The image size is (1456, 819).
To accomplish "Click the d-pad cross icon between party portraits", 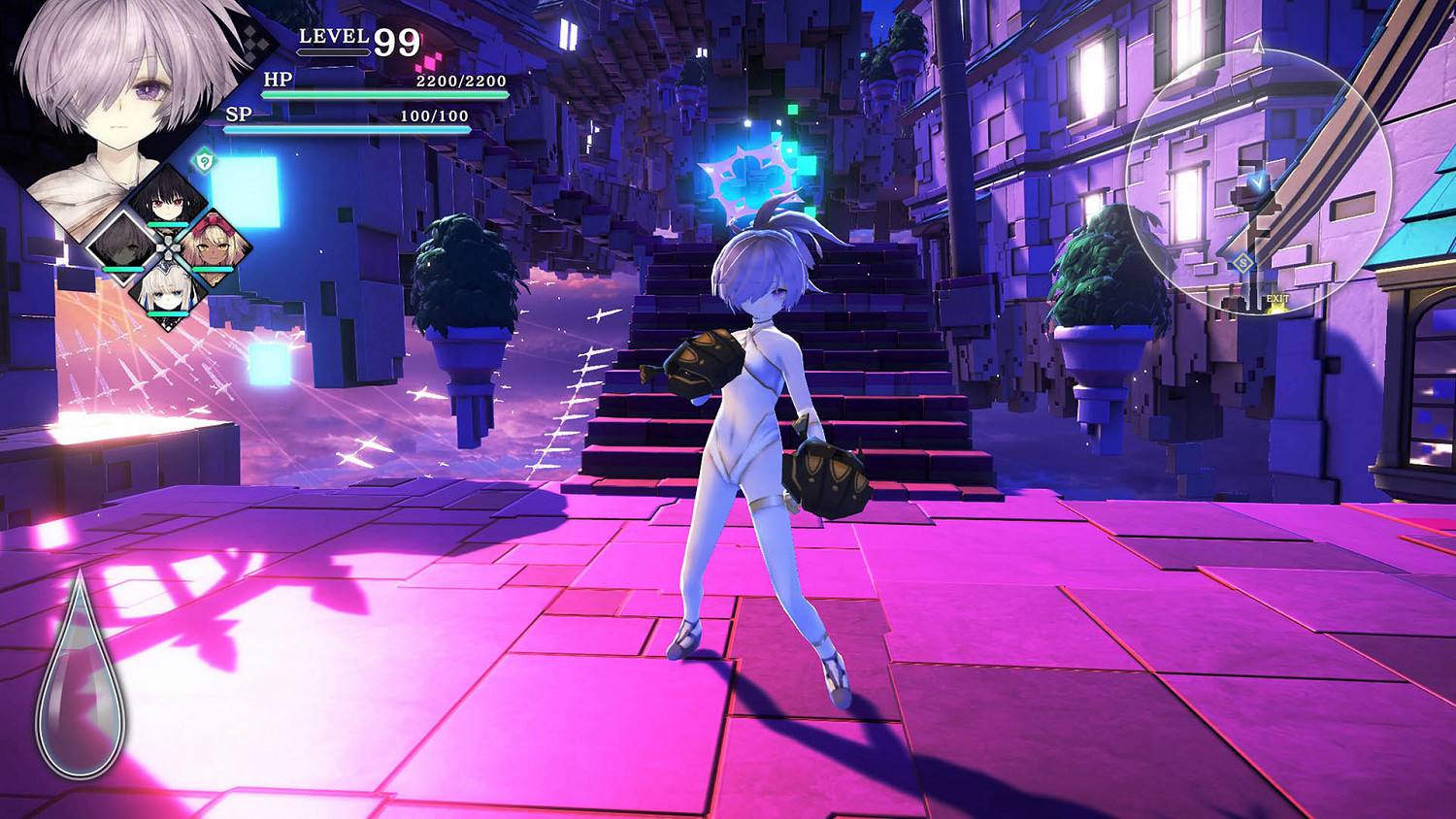I will (x=168, y=247).
